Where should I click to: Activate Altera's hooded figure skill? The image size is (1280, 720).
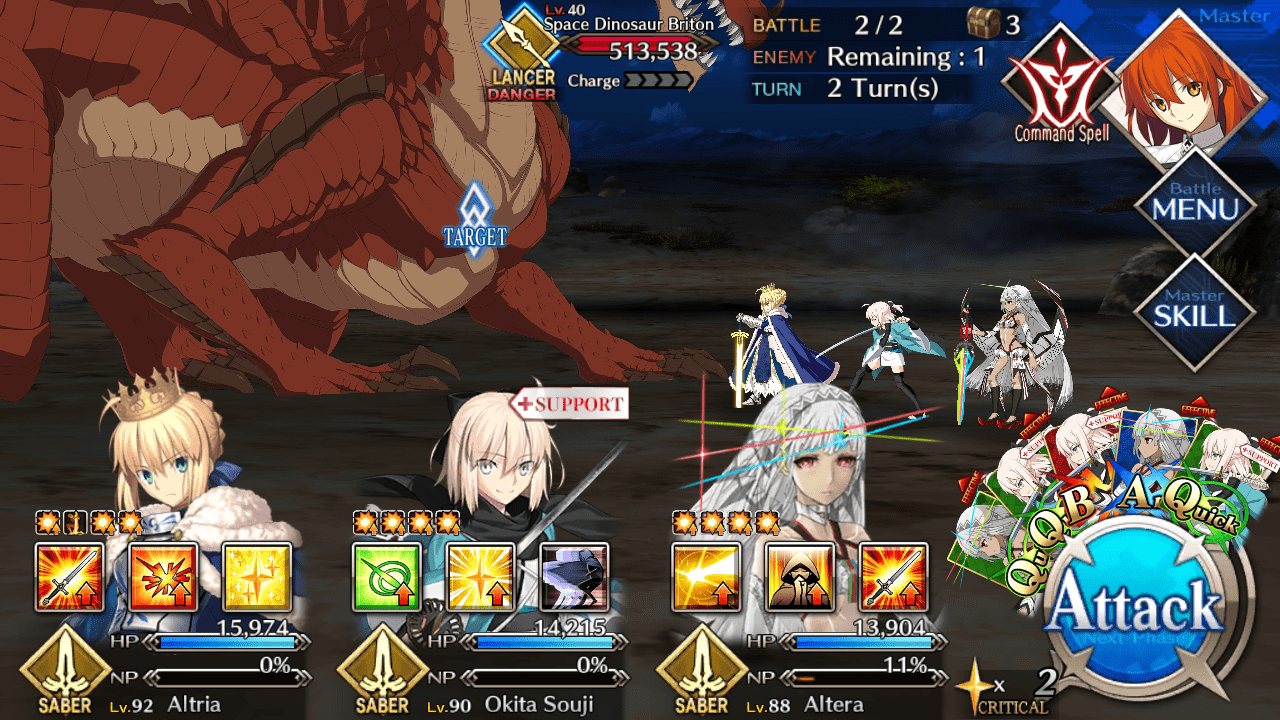click(x=799, y=577)
